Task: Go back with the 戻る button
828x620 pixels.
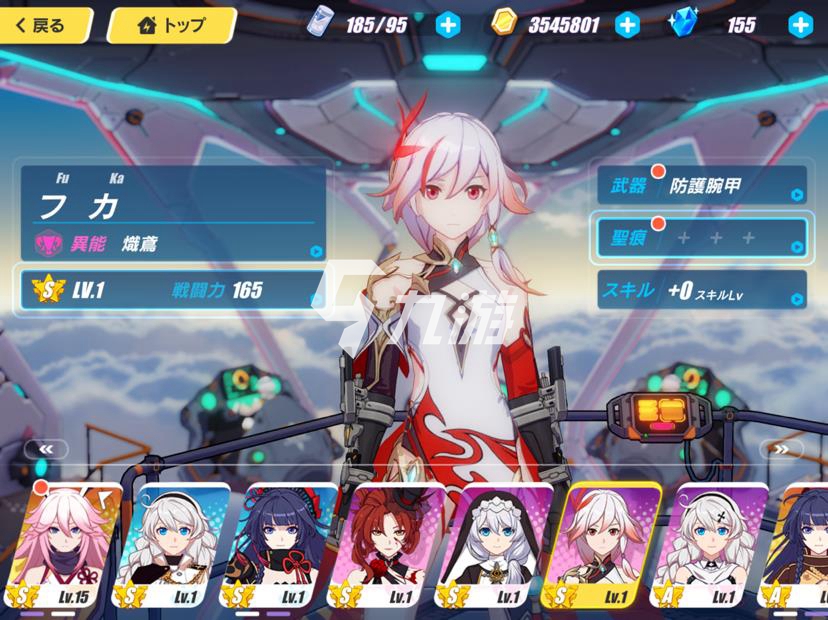Action: (46, 25)
